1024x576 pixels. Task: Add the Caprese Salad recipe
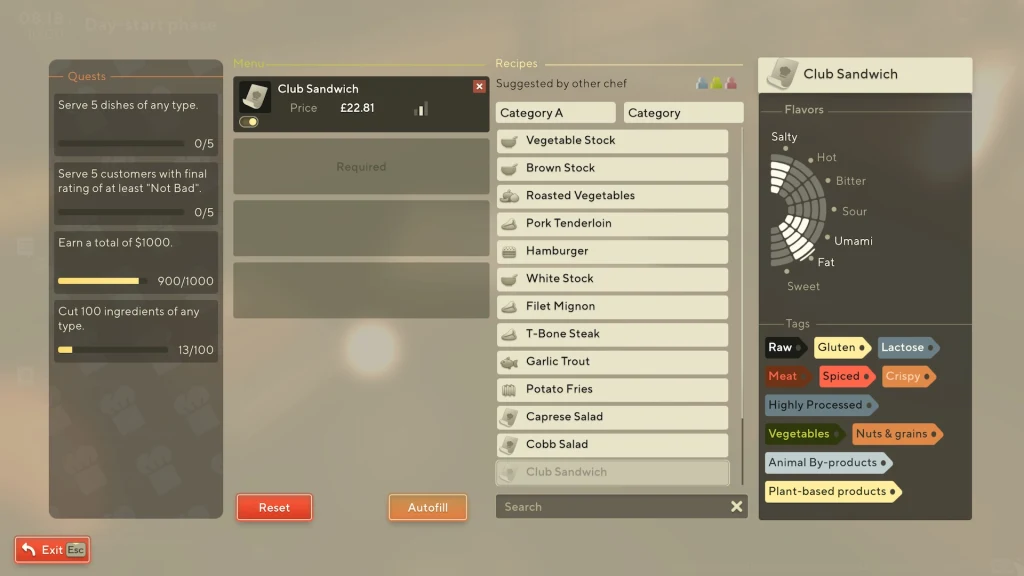pos(612,417)
